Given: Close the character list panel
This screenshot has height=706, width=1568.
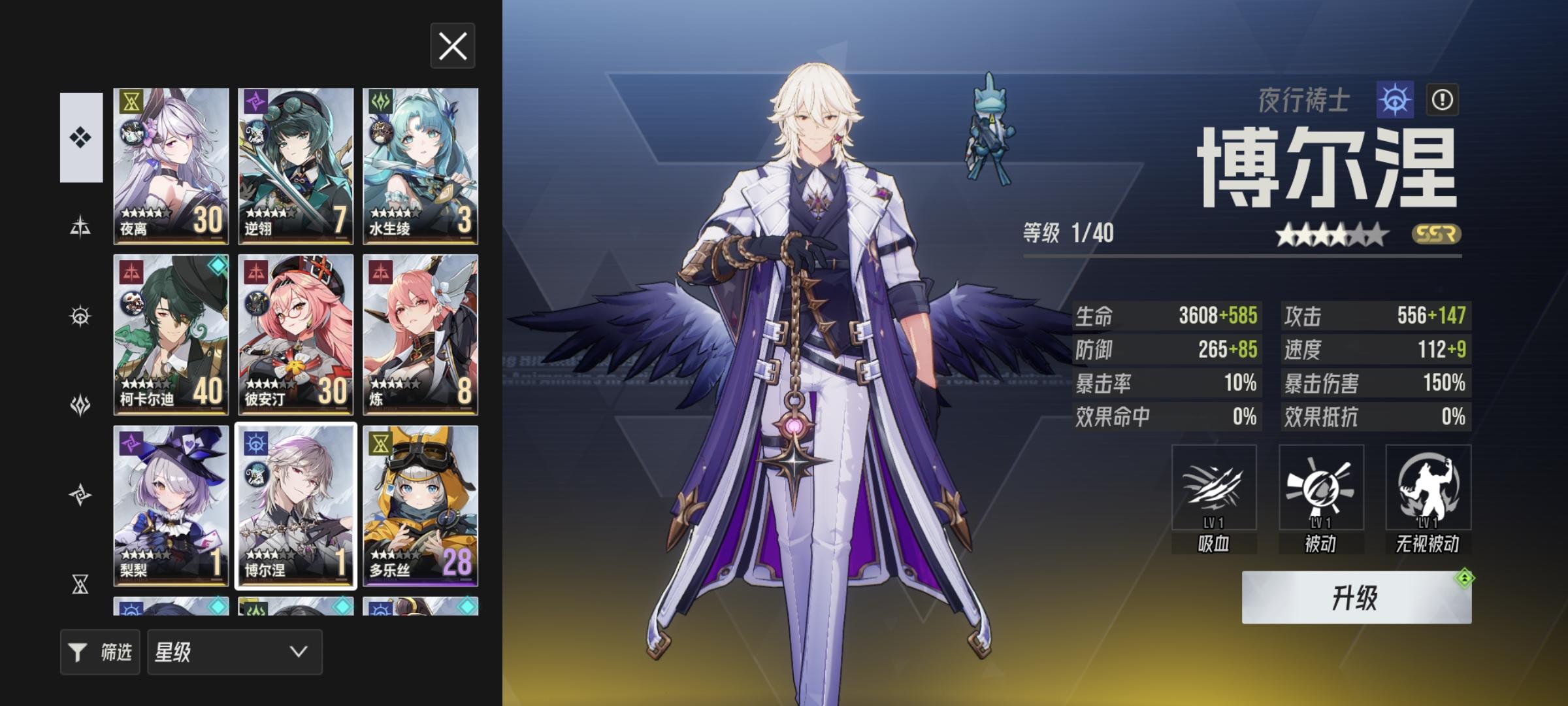Looking at the screenshot, I should tap(452, 46).
